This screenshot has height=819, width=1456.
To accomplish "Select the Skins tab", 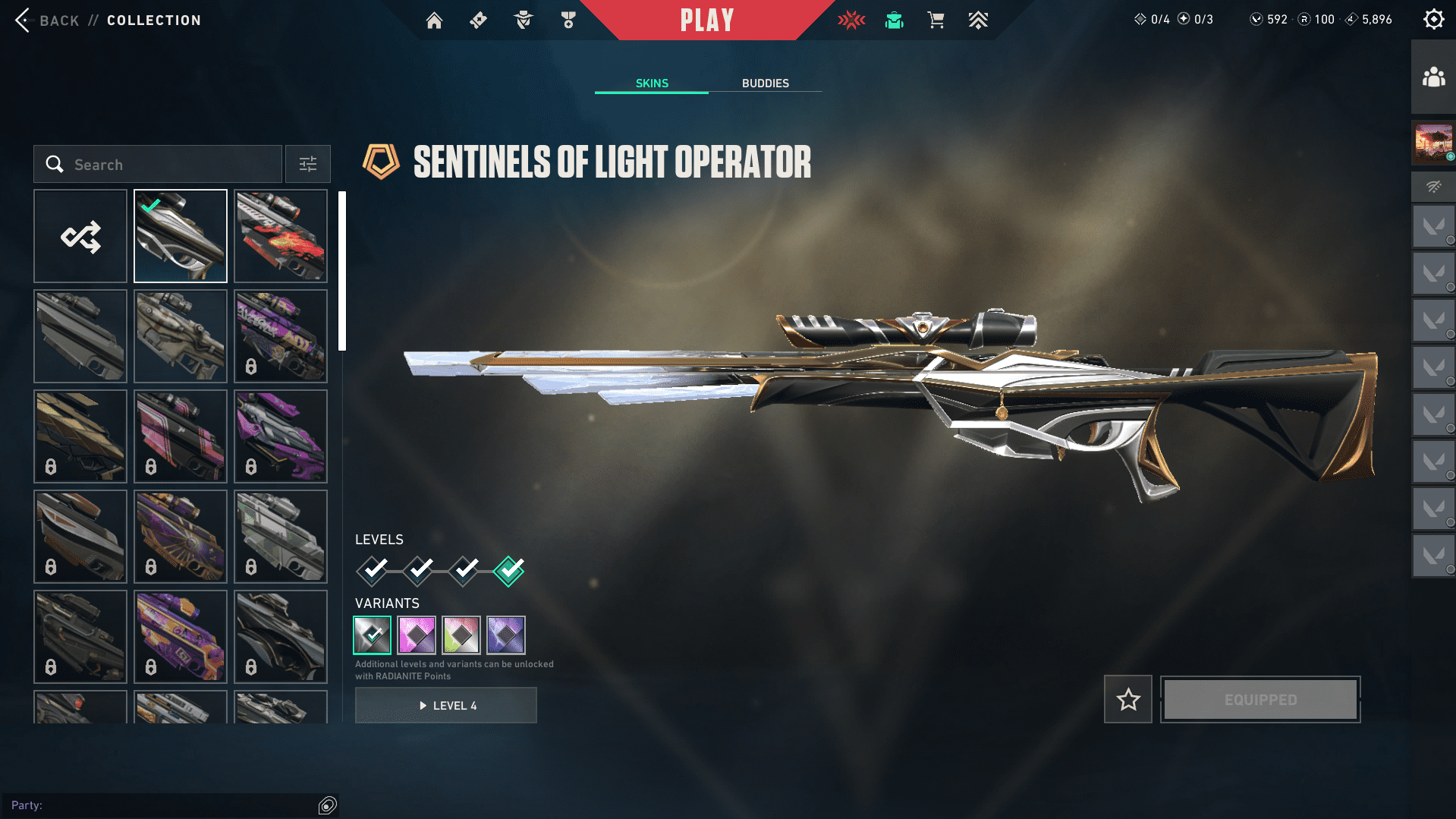I will (652, 83).
